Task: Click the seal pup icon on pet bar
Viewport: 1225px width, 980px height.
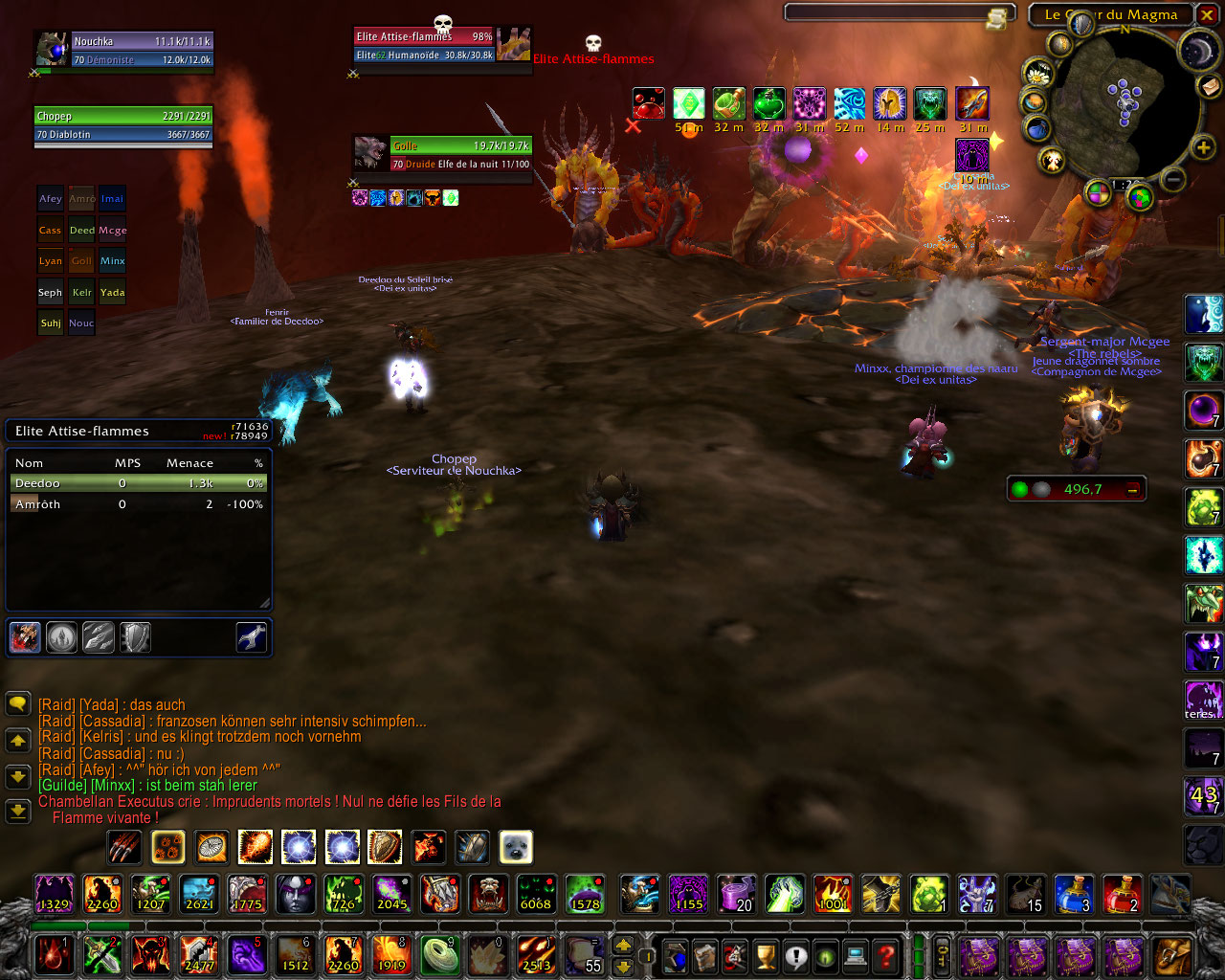Action: click(x=516, y=847)
